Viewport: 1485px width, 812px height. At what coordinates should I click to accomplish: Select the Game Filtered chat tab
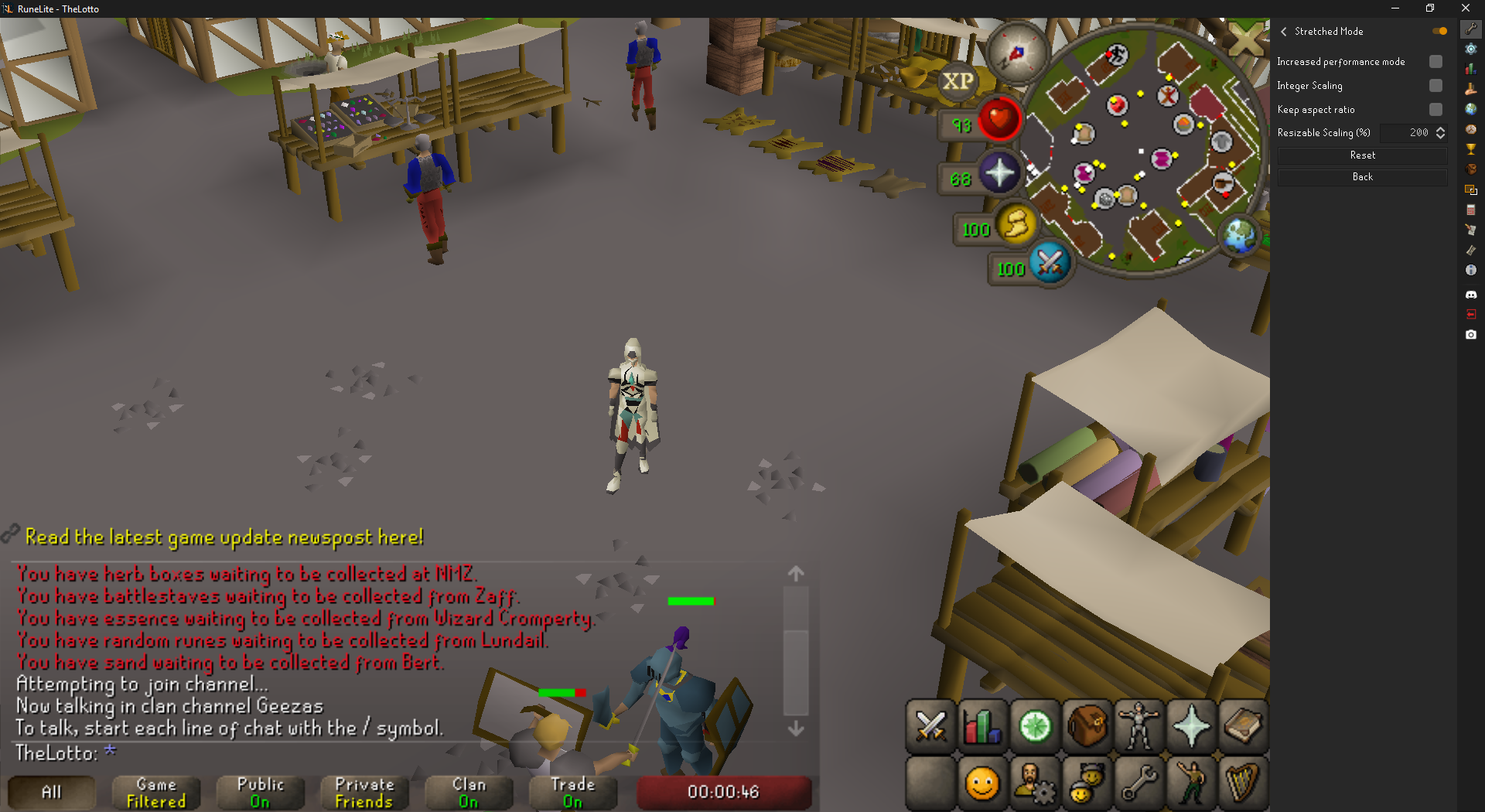point(156,793)
